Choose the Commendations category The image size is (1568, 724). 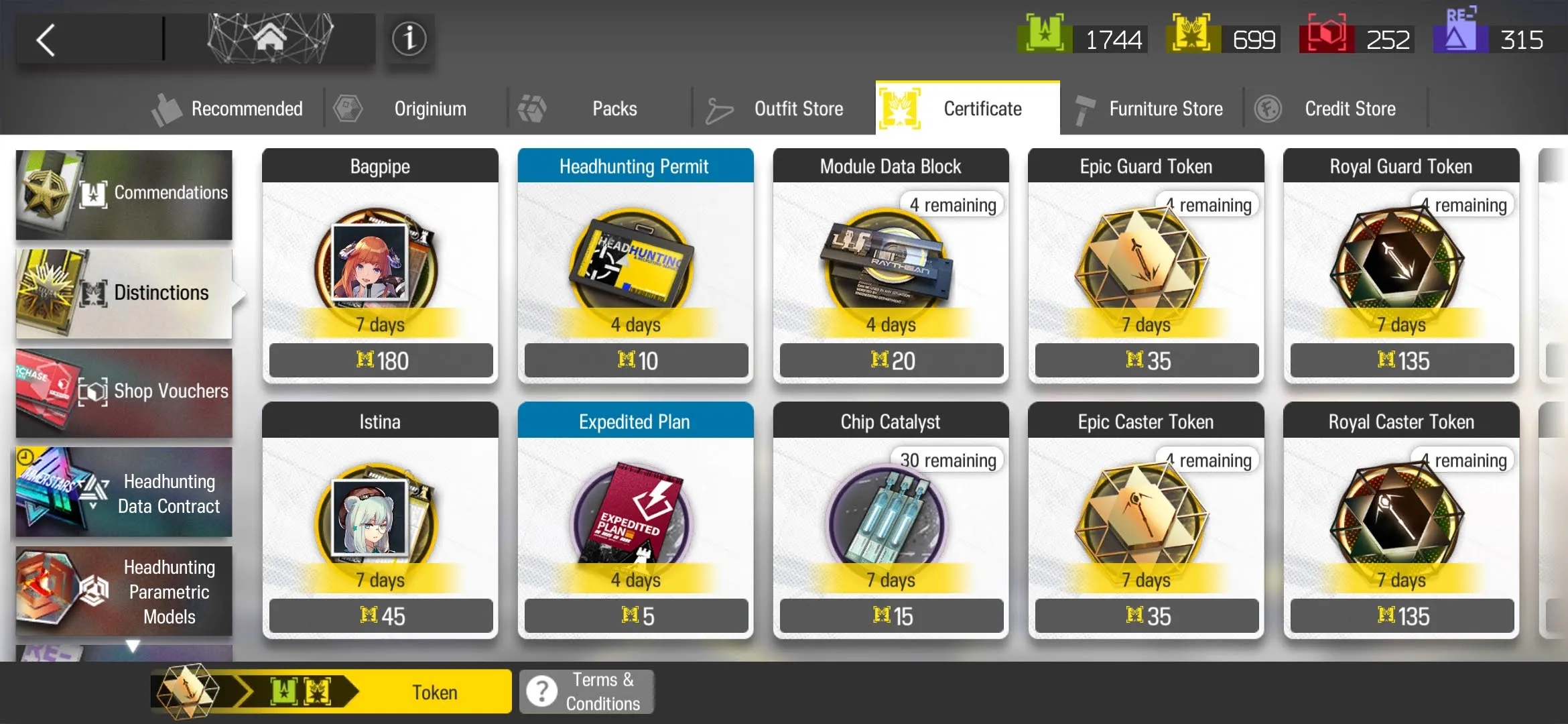click(125, 194)
